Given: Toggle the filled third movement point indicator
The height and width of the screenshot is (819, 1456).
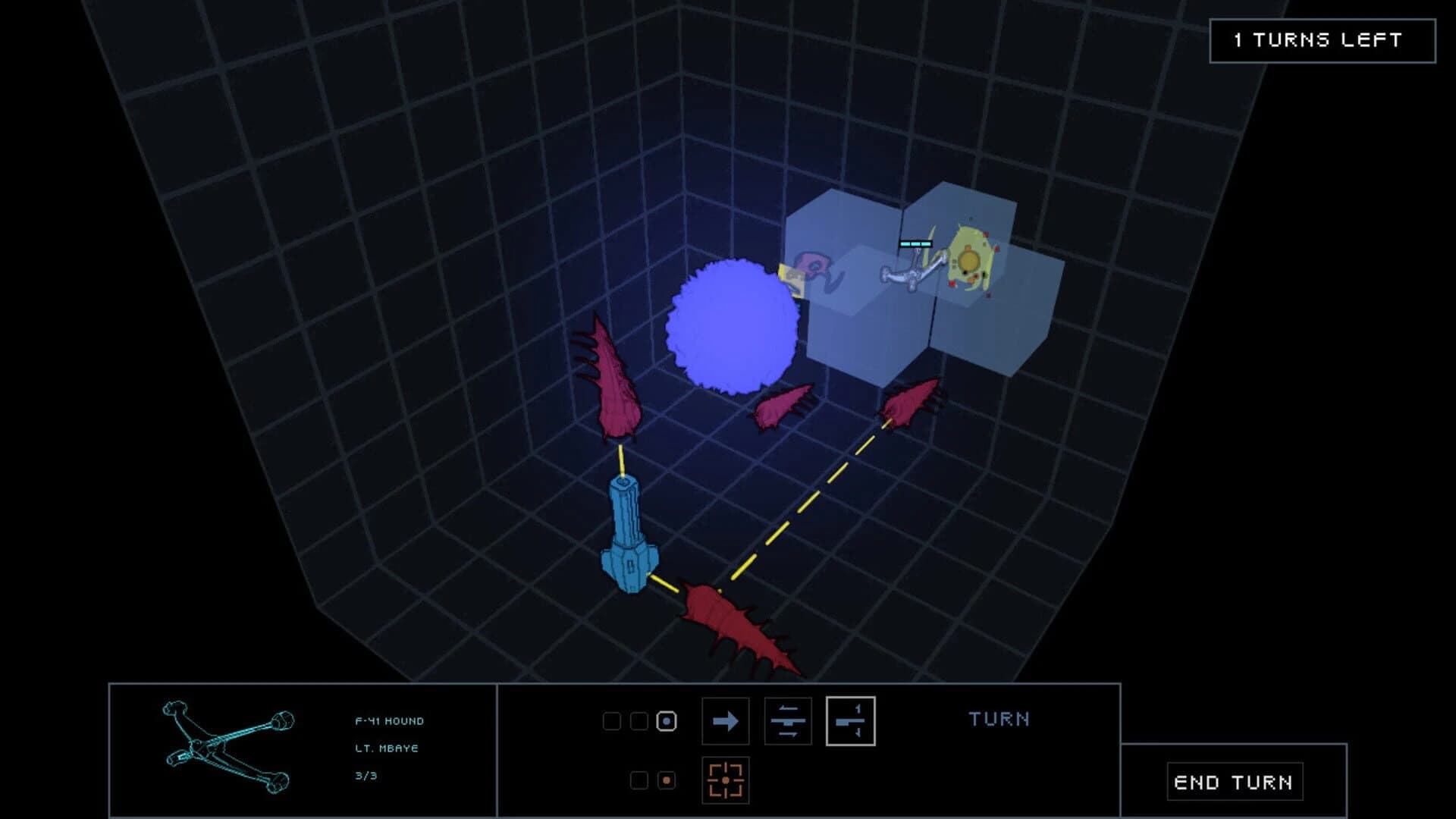Looking at the screenshot, I should click(x=666, y=722).
